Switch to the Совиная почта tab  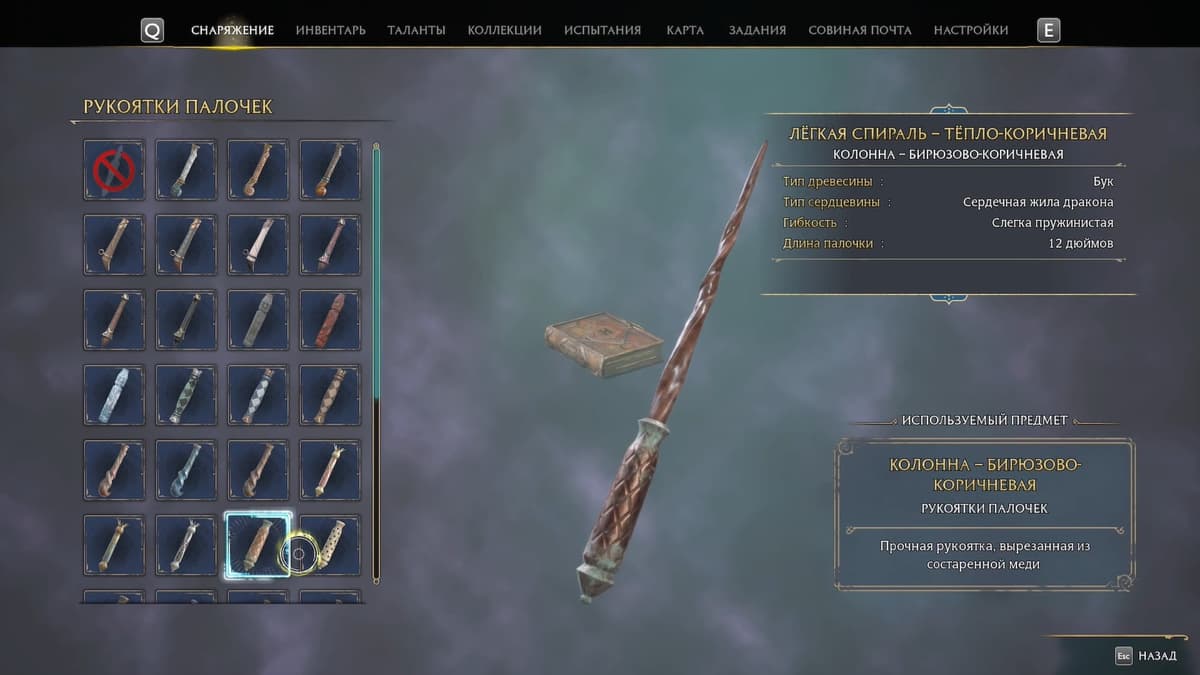(859, 30)
